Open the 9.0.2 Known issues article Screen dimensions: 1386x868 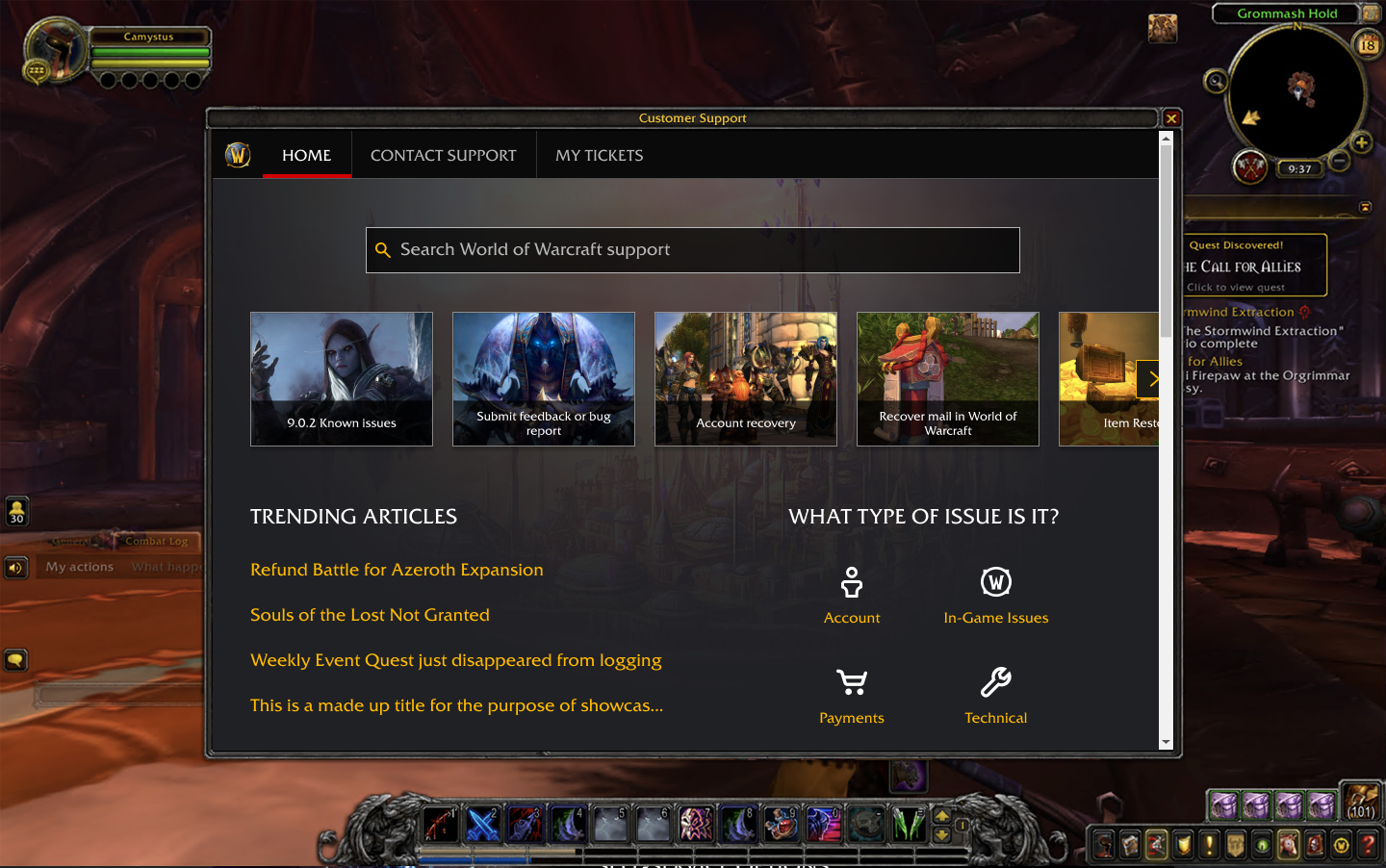[342, 379]
